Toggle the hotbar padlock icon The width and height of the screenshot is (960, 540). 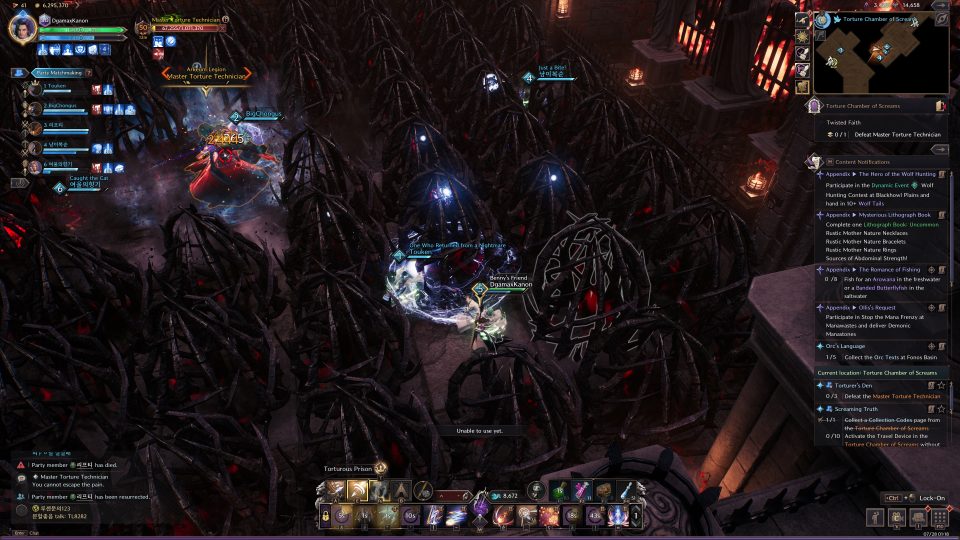326,516
